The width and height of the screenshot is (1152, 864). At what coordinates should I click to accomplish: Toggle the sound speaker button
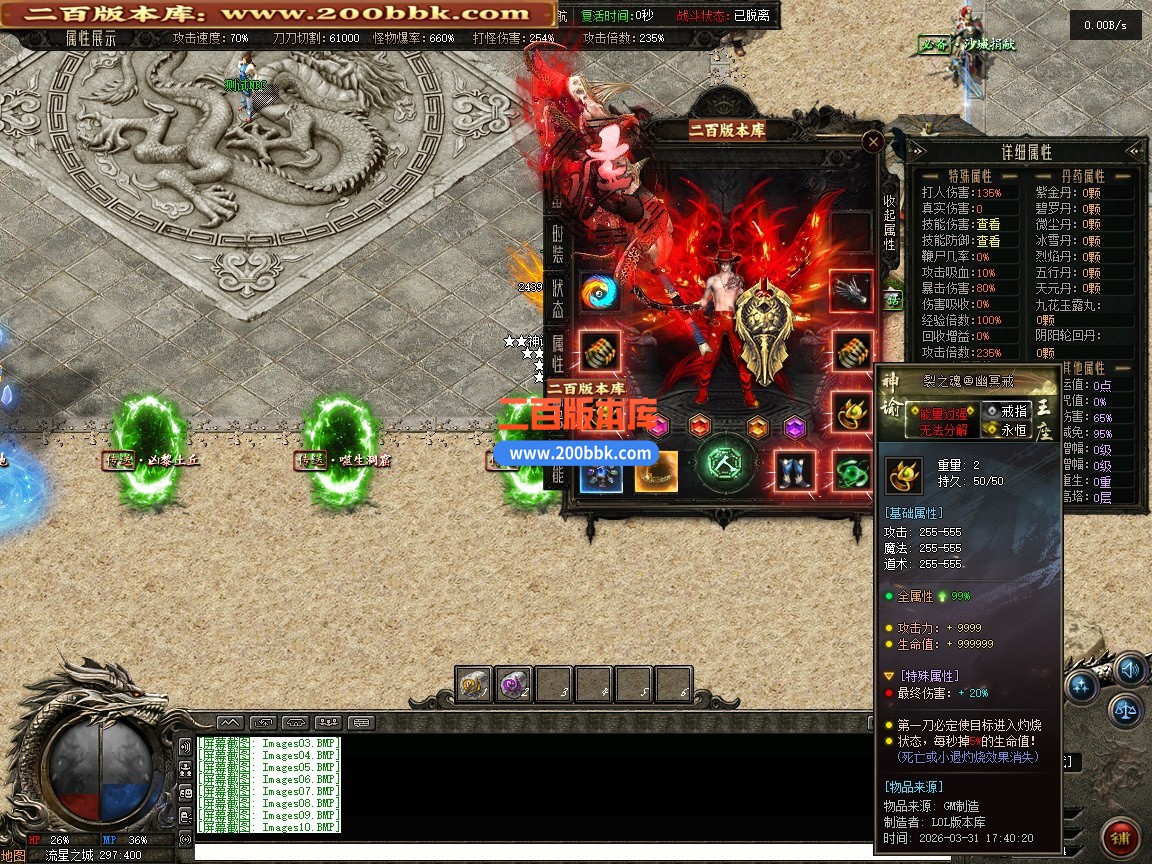coord(1130,668)
